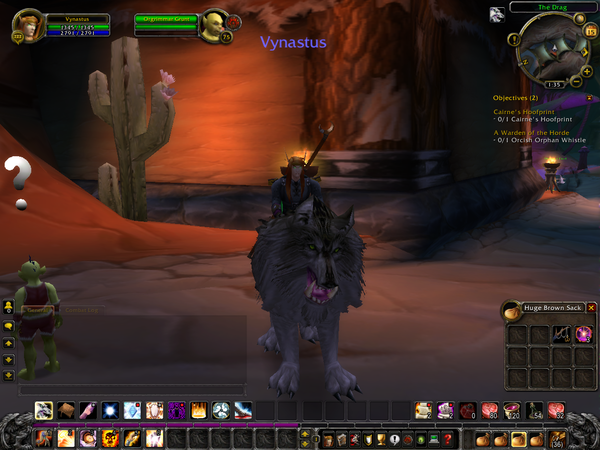The image size is (600, 450).
Task: Open the Huge Brown Sack portrait icon
Action: (511, 309)
